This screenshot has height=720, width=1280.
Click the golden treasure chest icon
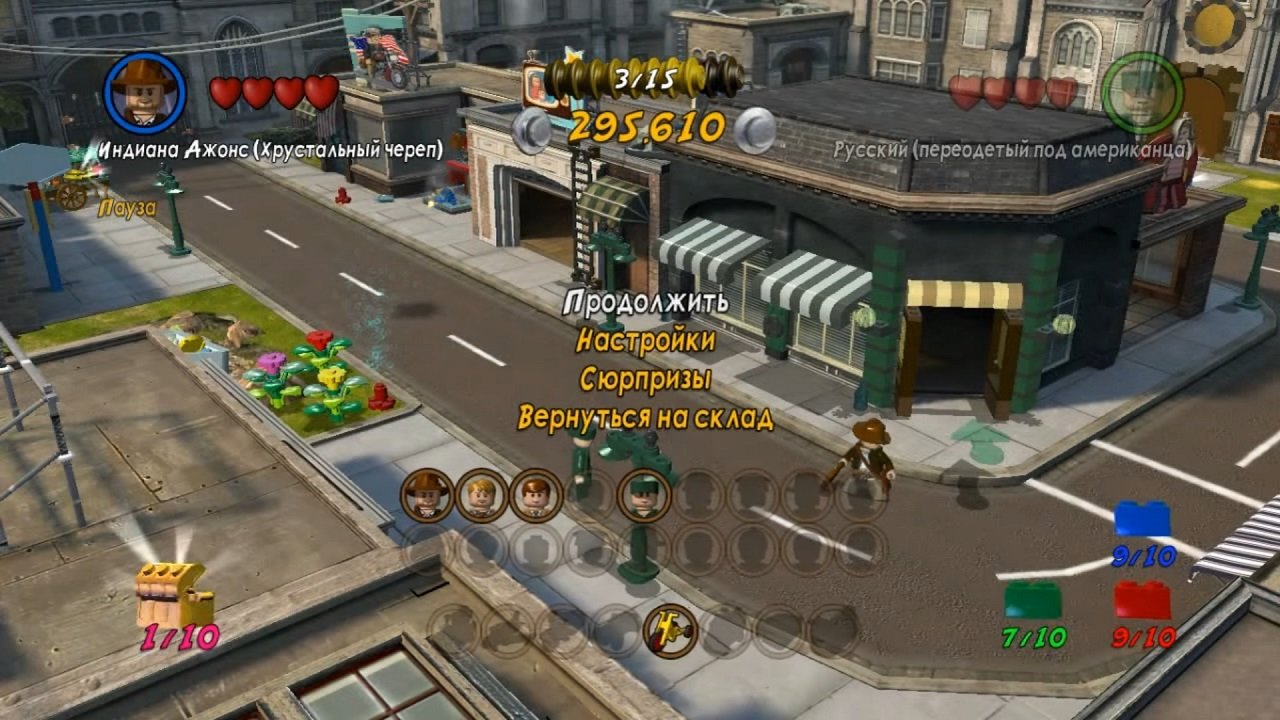coord(174,594)
